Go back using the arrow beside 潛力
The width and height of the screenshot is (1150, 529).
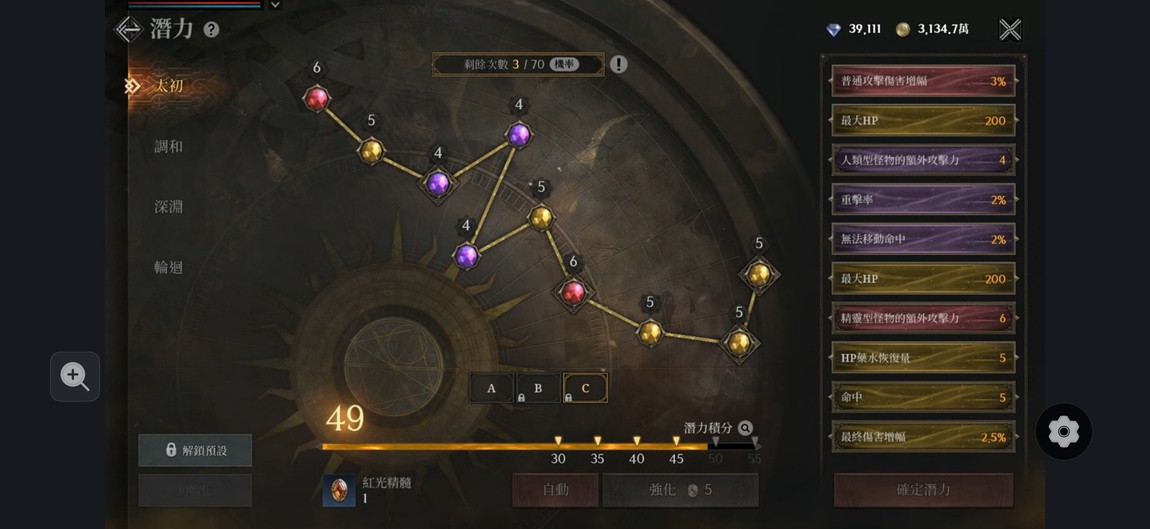(x=128, y=29)
